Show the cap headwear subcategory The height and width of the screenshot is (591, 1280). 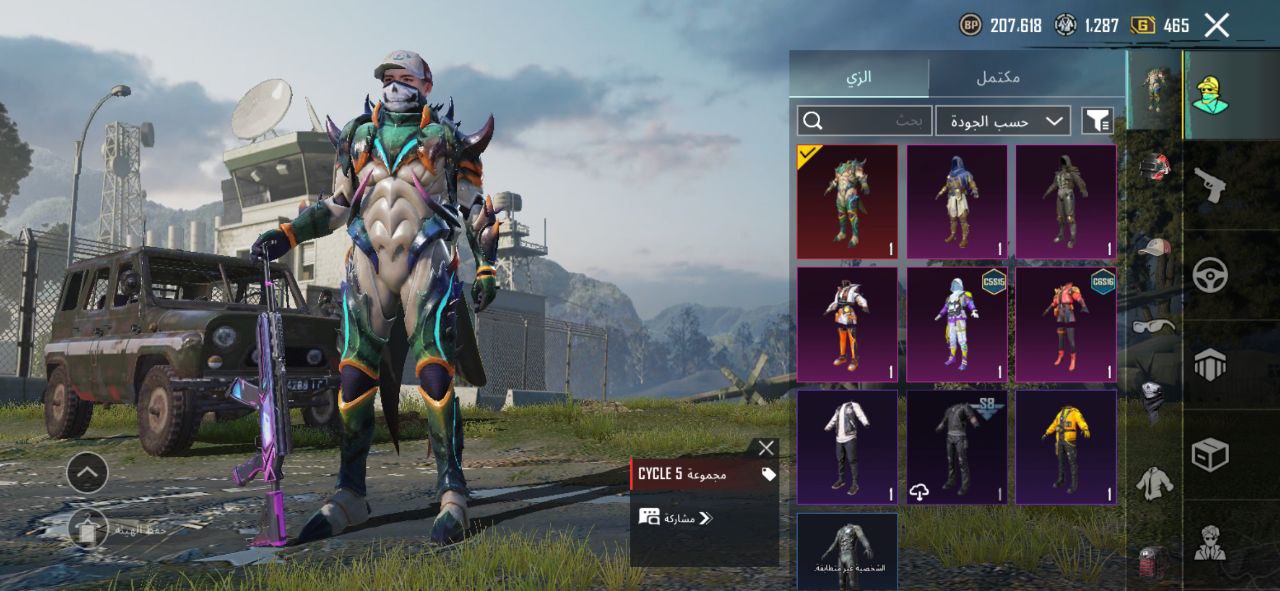[x=1154, y=247]
